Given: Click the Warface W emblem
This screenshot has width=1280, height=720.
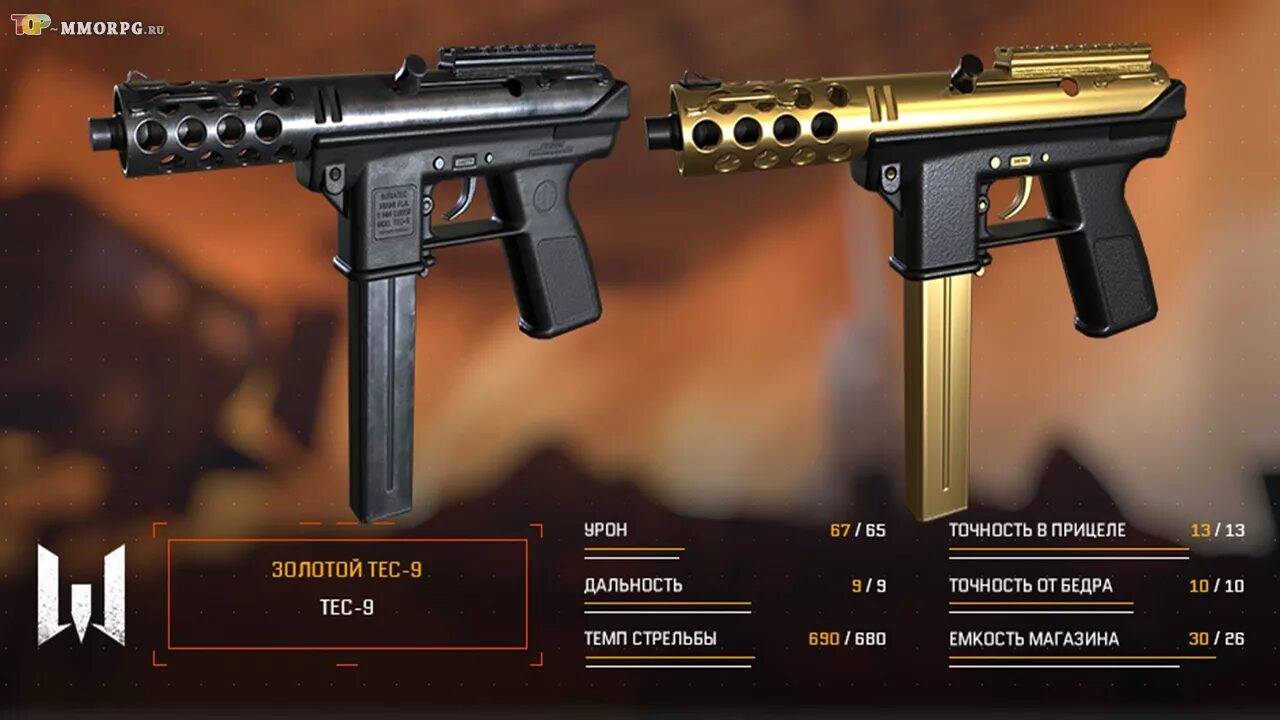Looking at the screenshot, I should click(82, 594).
